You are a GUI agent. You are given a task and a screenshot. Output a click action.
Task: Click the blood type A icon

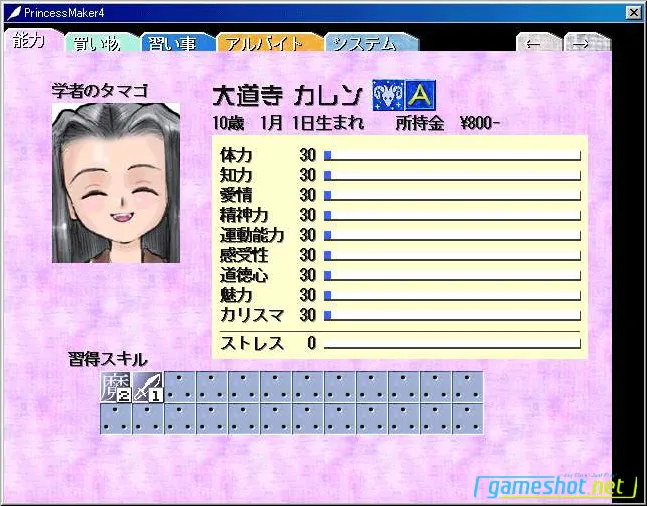pos(421,95)
